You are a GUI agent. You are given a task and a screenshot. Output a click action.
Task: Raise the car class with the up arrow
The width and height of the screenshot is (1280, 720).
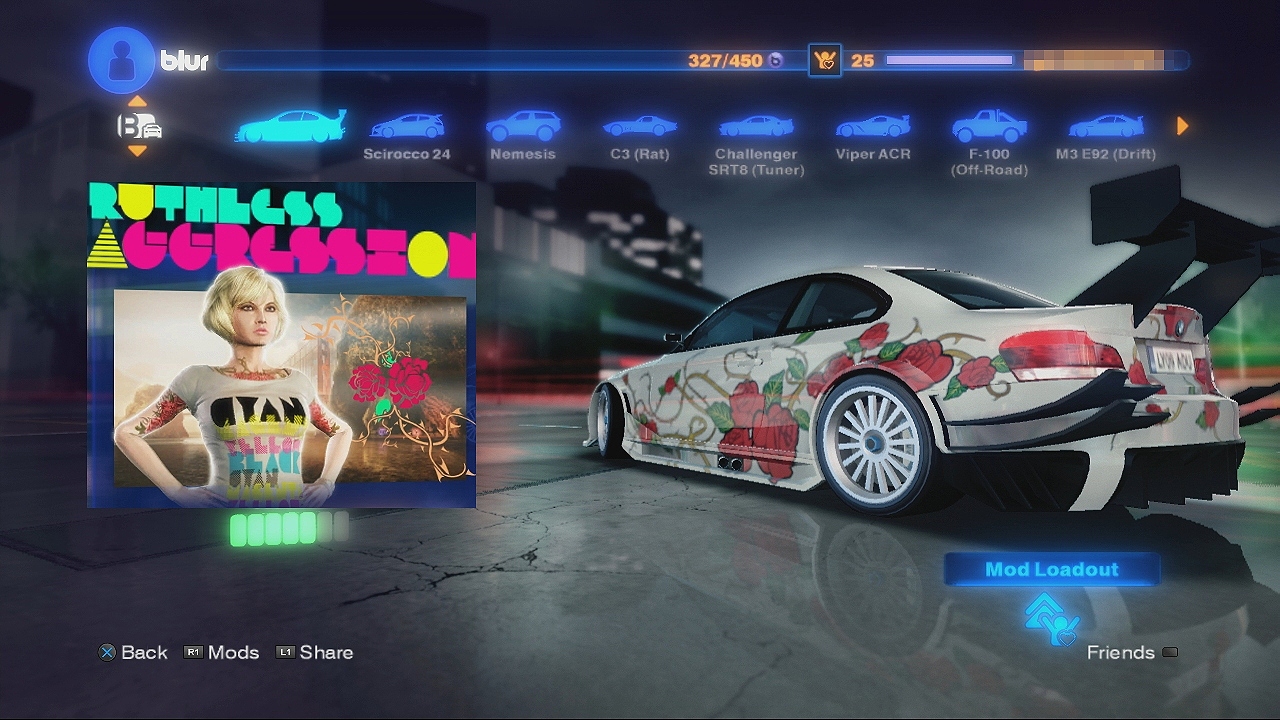pyautogui.click(x=138, y=102)
